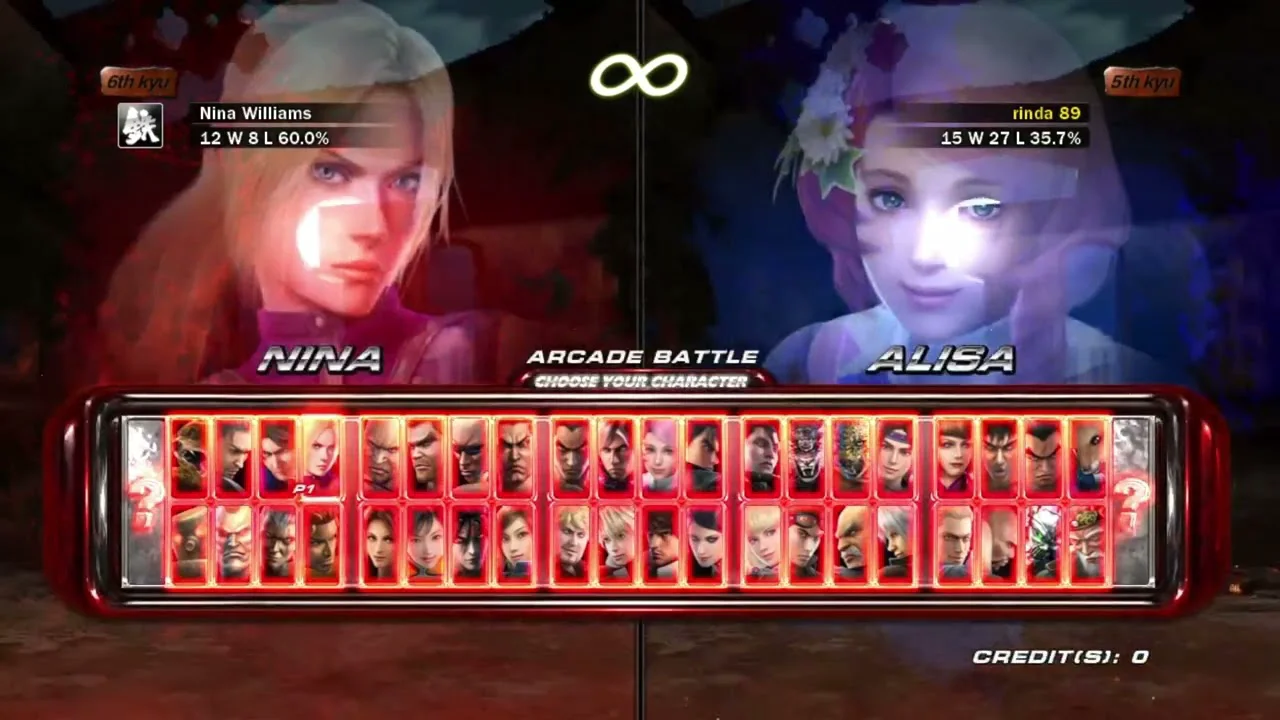
Task: Select the silver-haired Lee portrait
Action: point(895,543)
